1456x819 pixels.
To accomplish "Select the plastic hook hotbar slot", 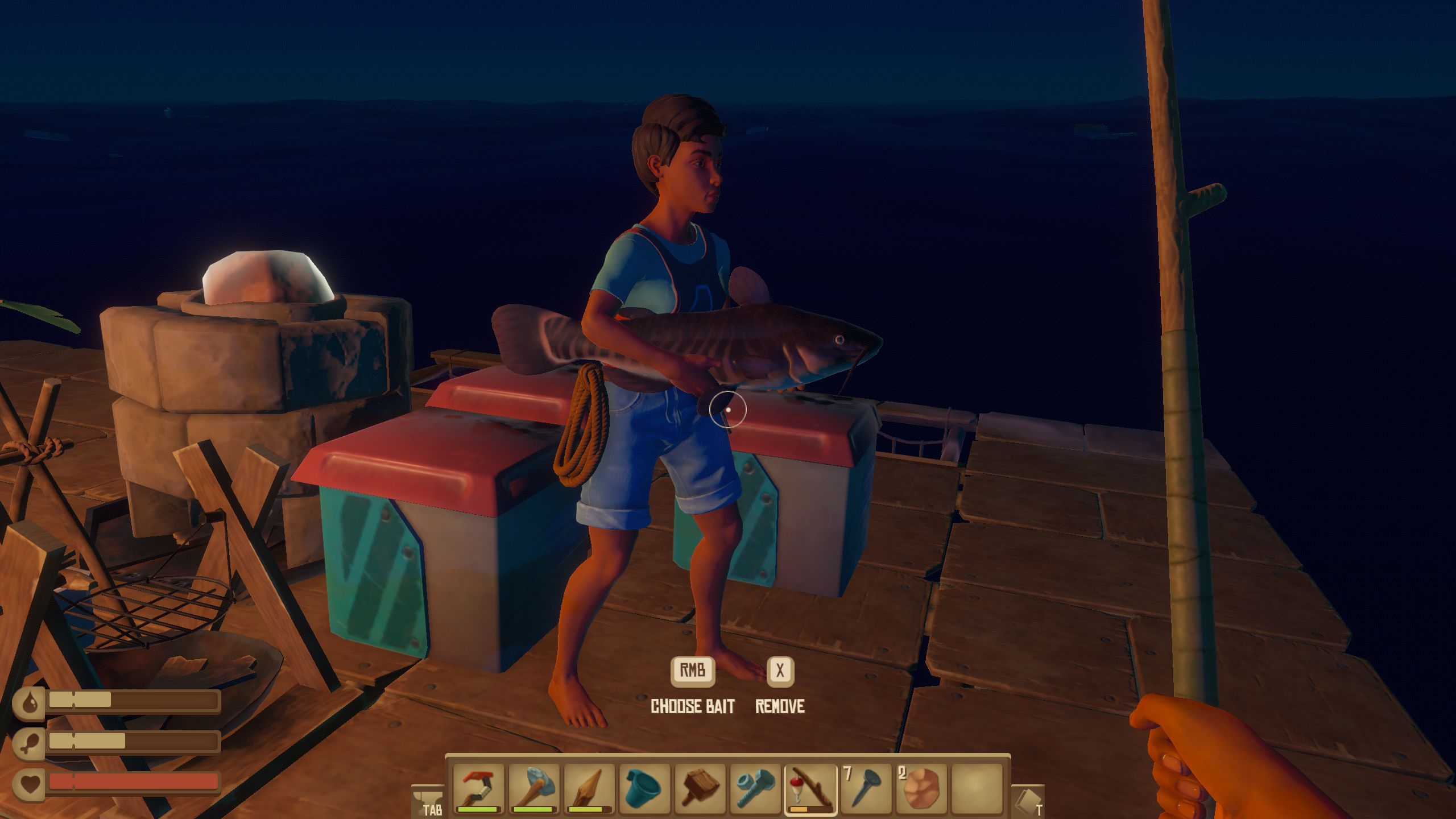I will pyautogui.click(x=479, y=789).
